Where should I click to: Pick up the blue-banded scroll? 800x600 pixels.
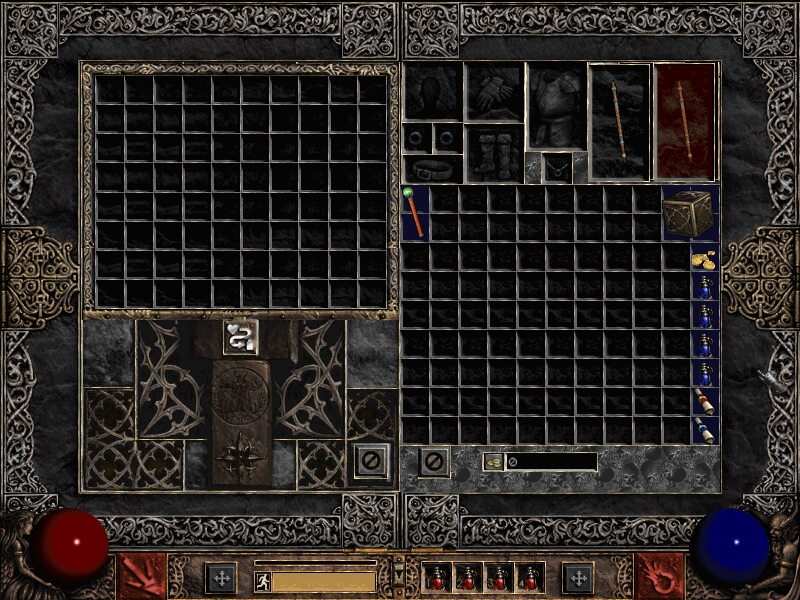705,431
